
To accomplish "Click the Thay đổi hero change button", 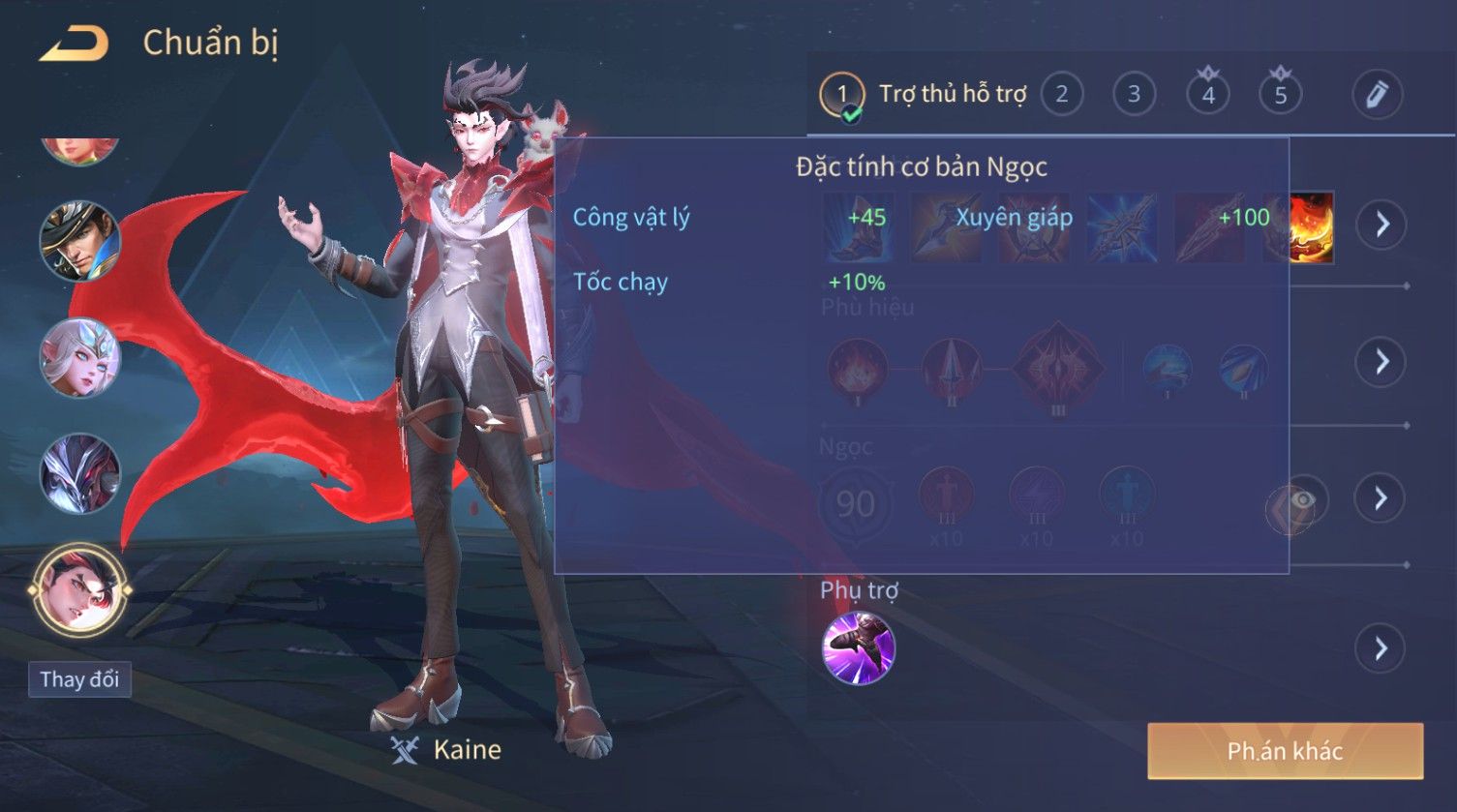I will (x=79, y=679).
